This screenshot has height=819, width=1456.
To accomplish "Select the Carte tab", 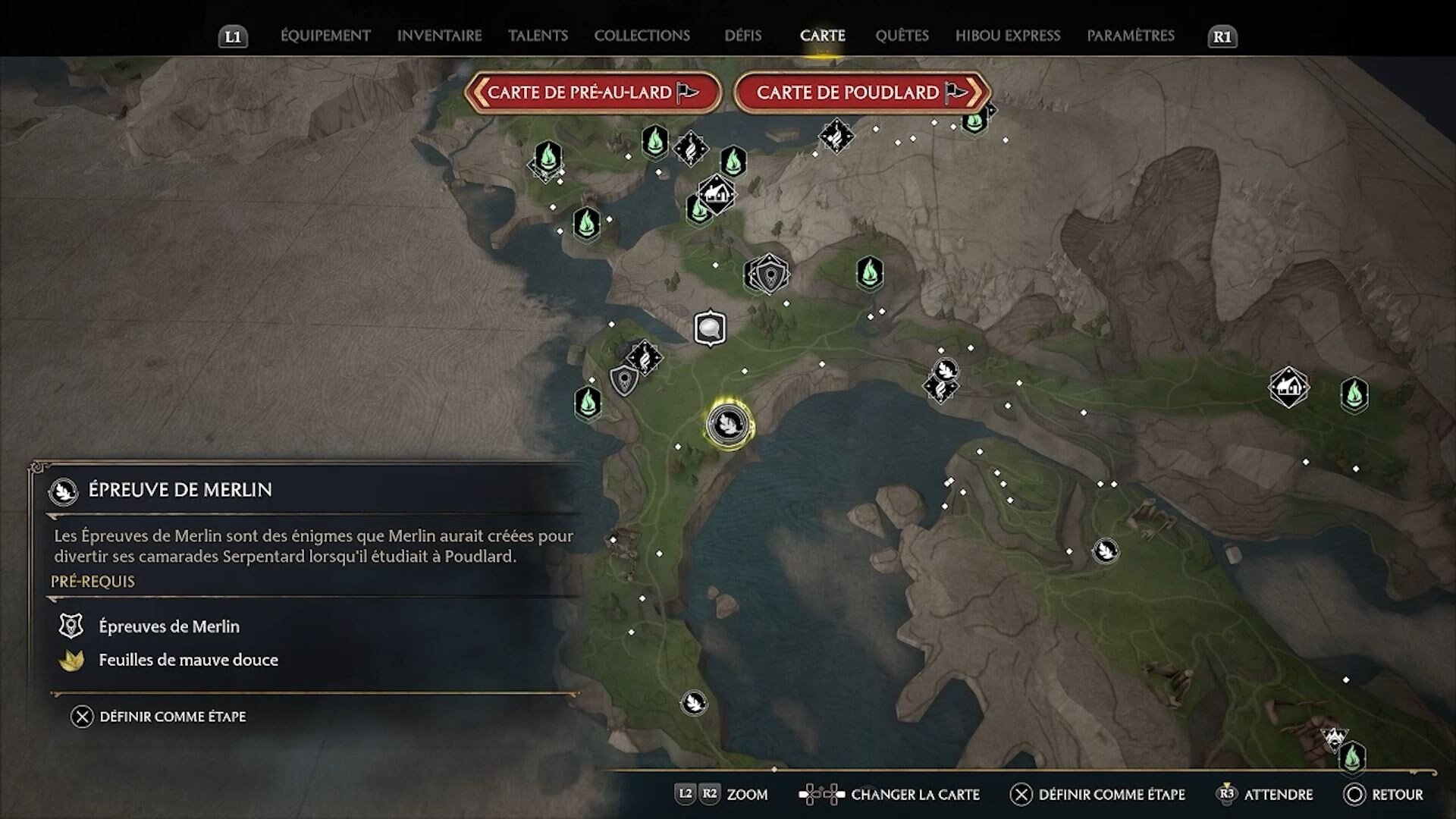I will [822, 36].
